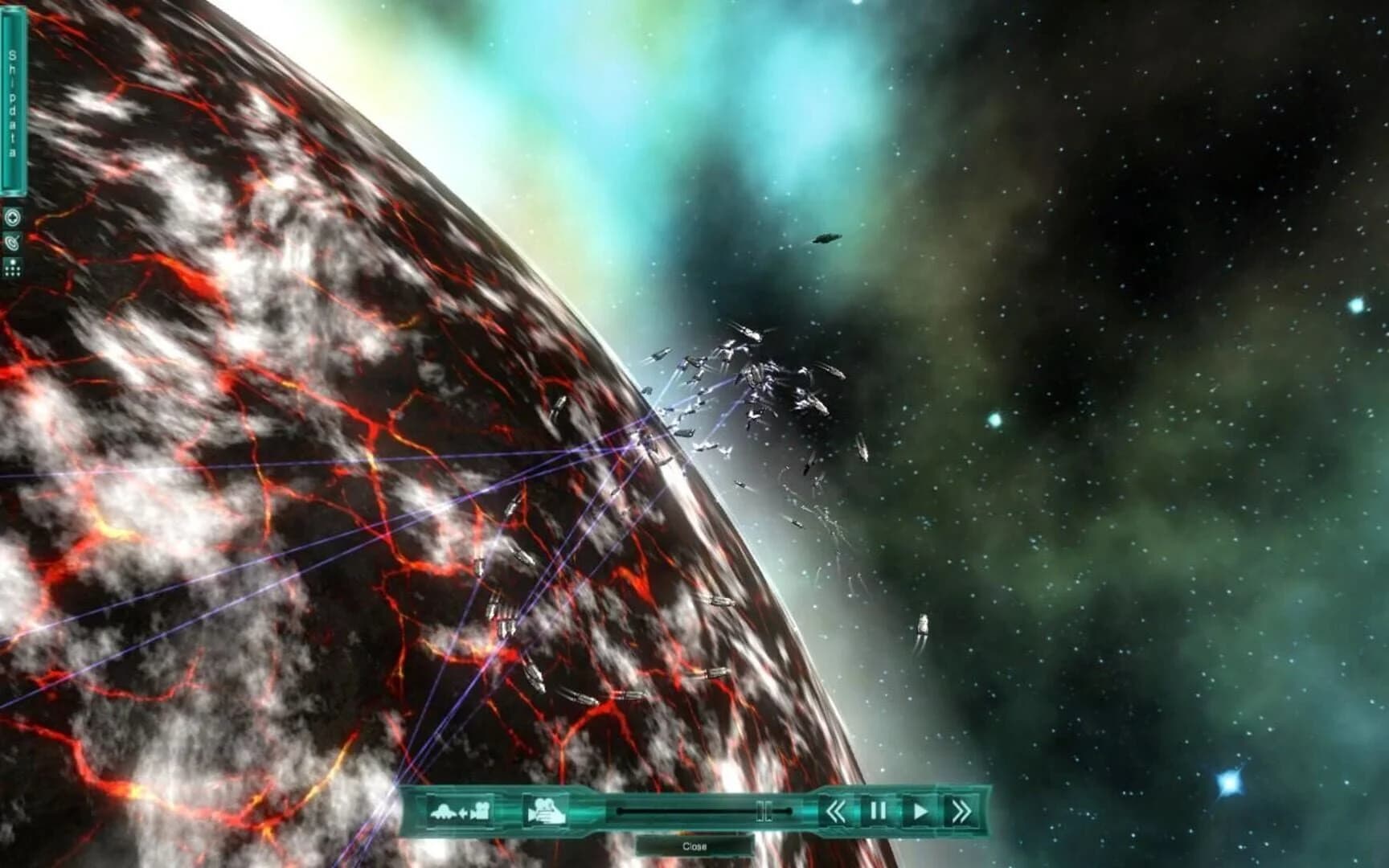The height and width of the screenshot is (868, 1389).
Task: Open the dotted grid fleet icon in sidebar
Action: pos(12,266)
